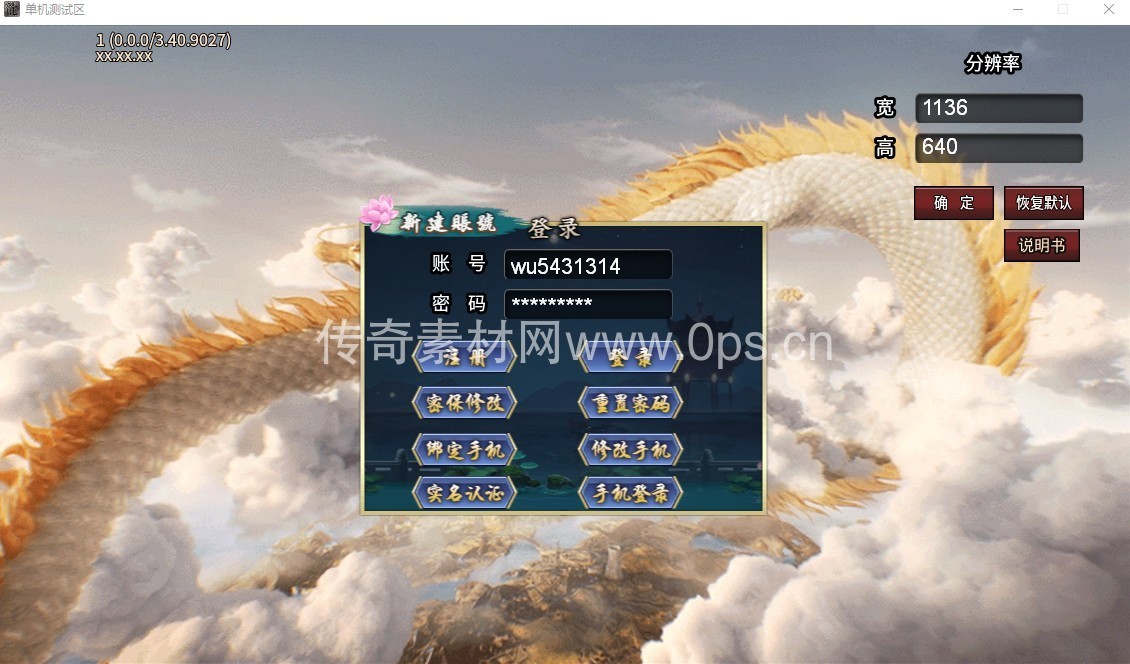Log in with the 登录 button
The image size is (1130, 664).
coord(630,357)
